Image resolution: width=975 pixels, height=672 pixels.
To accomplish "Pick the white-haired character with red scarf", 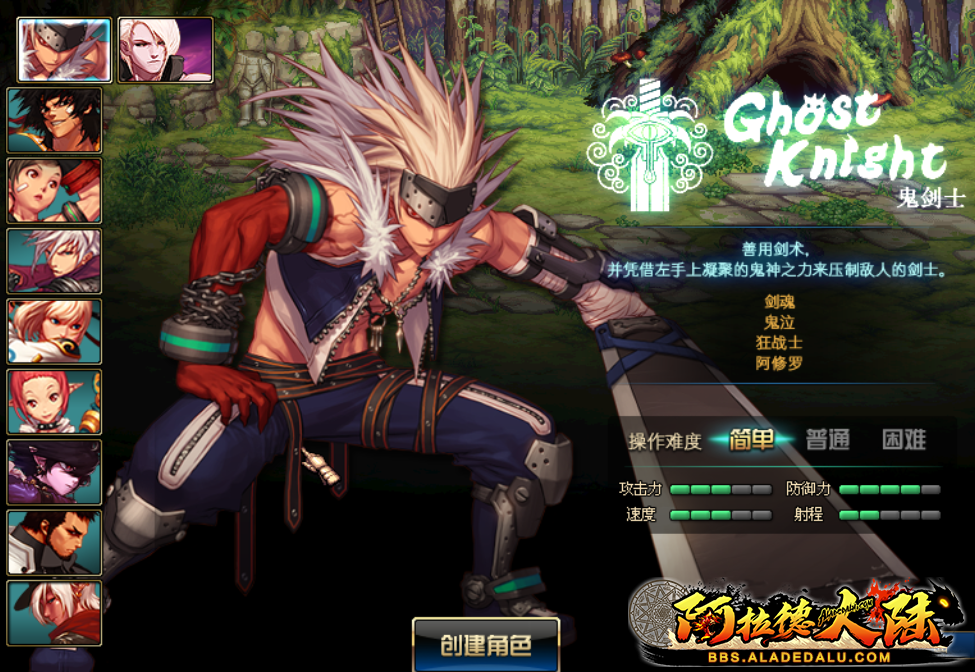I will tap(55, 612).
